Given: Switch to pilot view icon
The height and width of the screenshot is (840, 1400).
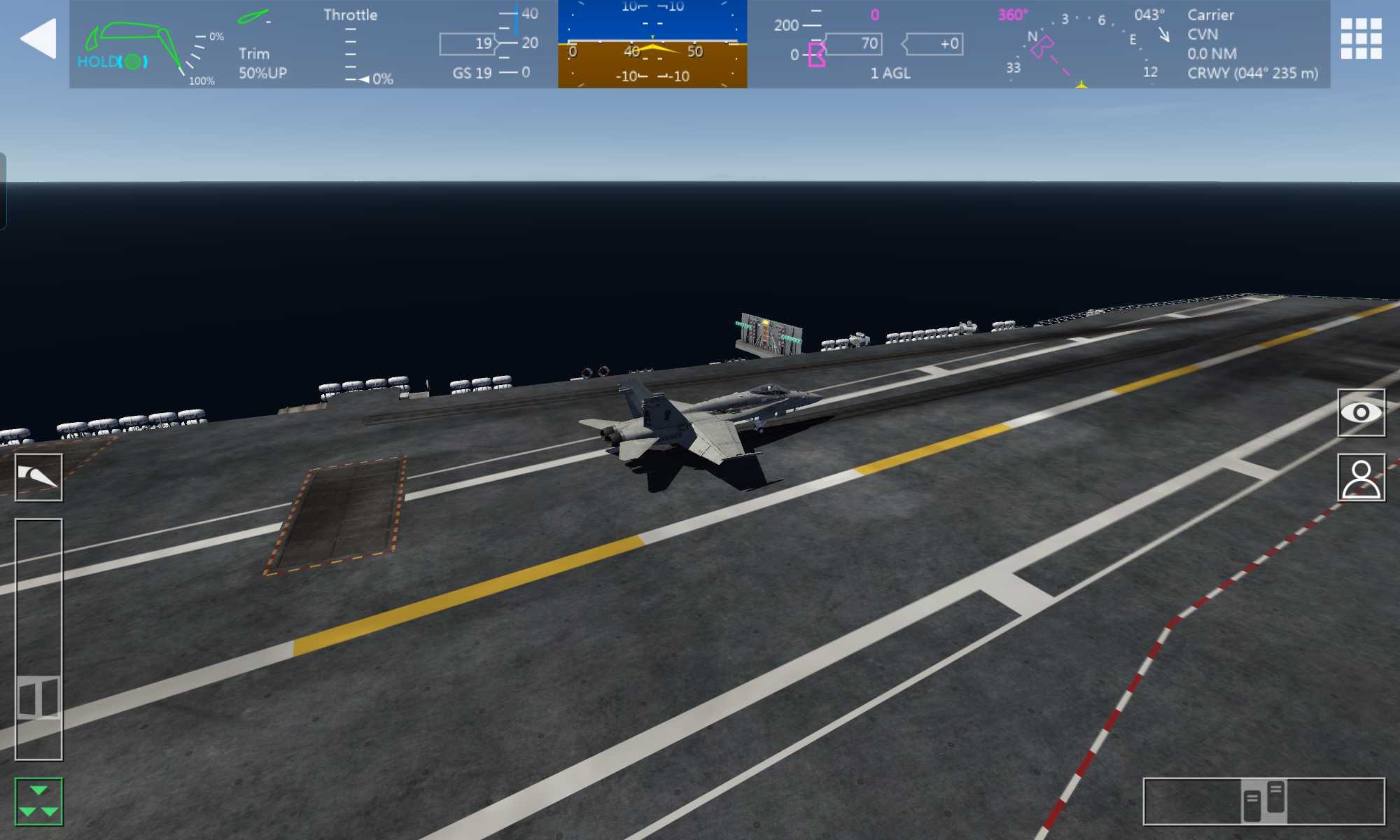Looking at the screenshot, I should pos(1361,477).
